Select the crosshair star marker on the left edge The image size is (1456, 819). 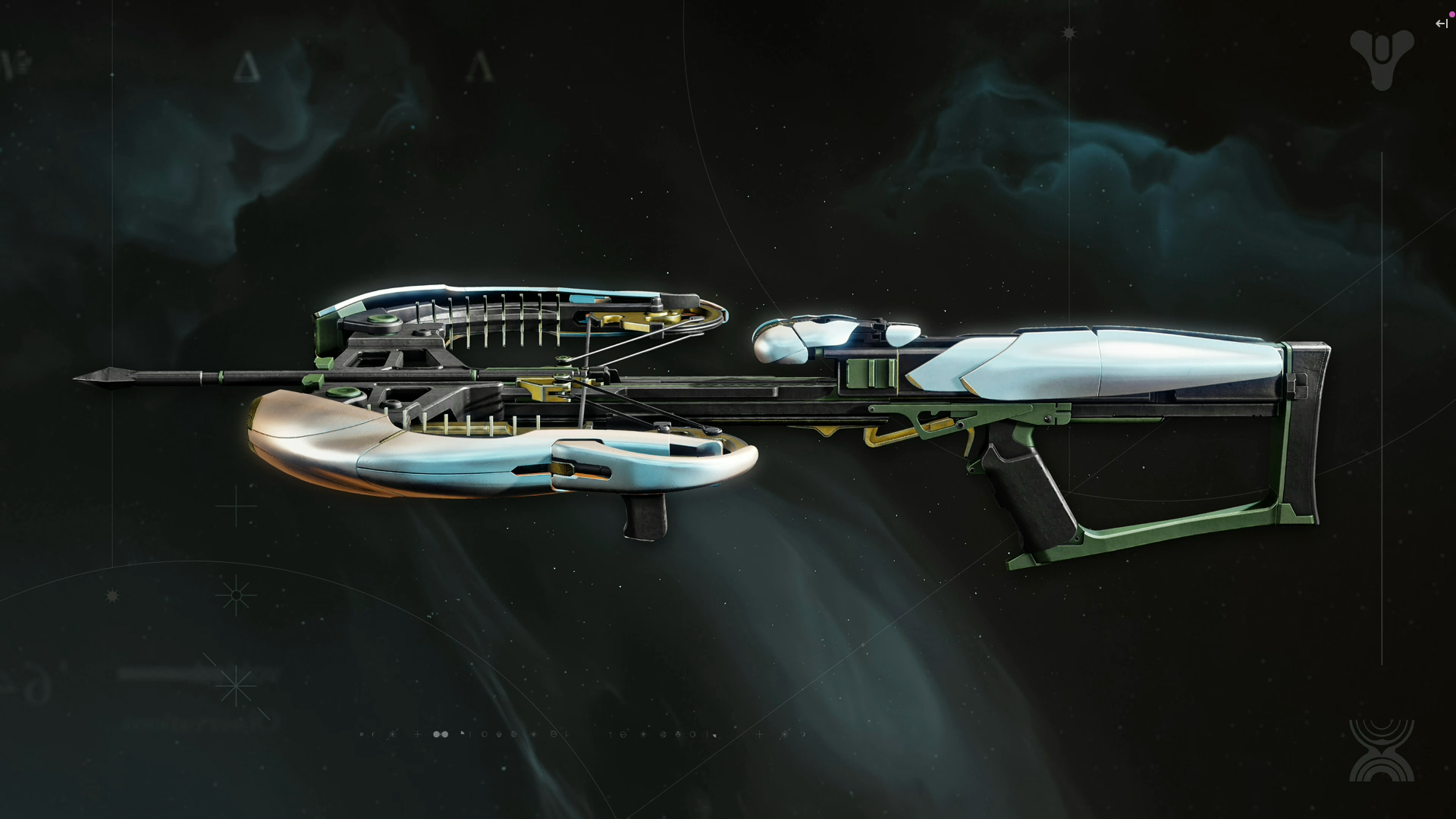click(235, 595)
